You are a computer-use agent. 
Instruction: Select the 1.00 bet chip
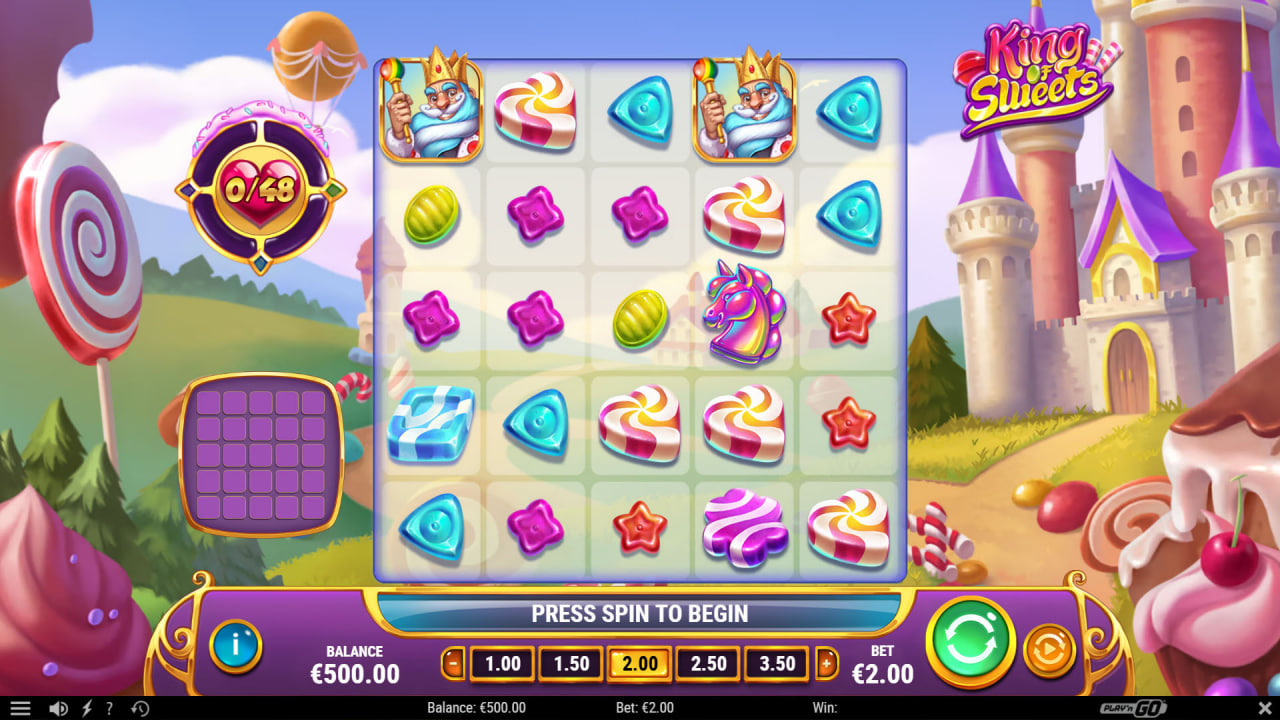point(501,663)
